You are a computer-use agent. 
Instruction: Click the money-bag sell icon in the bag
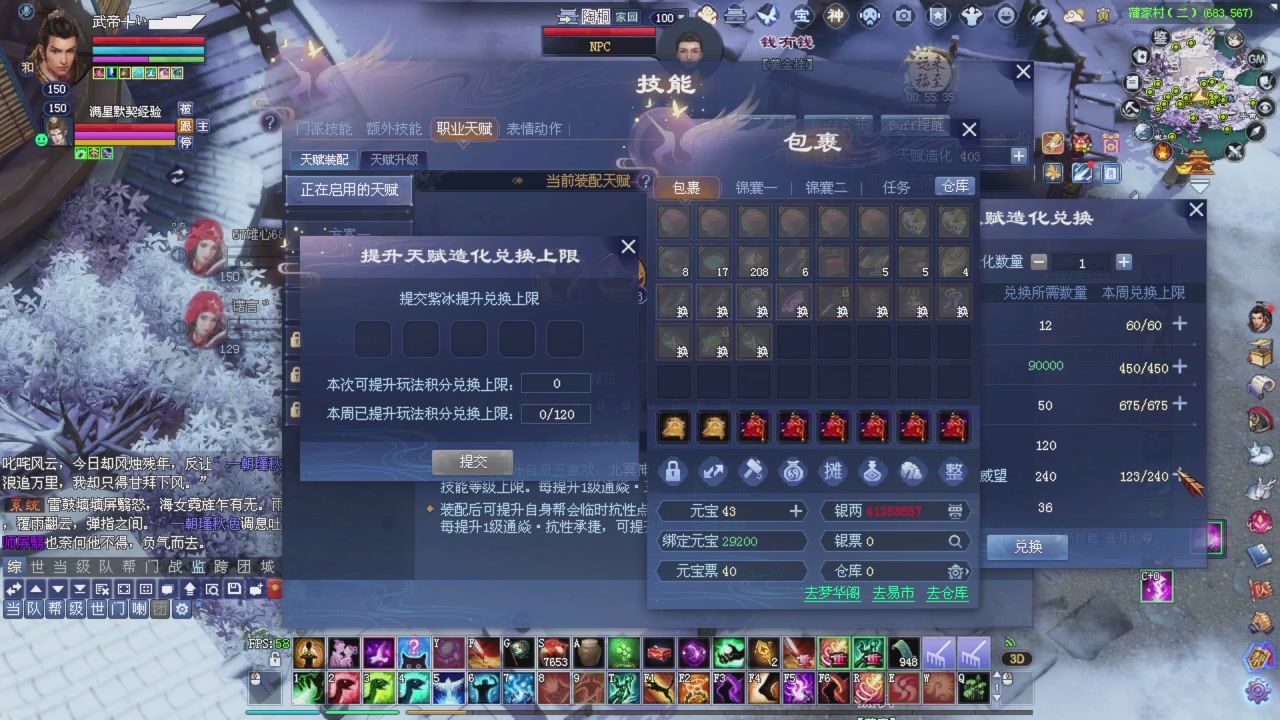792,471
